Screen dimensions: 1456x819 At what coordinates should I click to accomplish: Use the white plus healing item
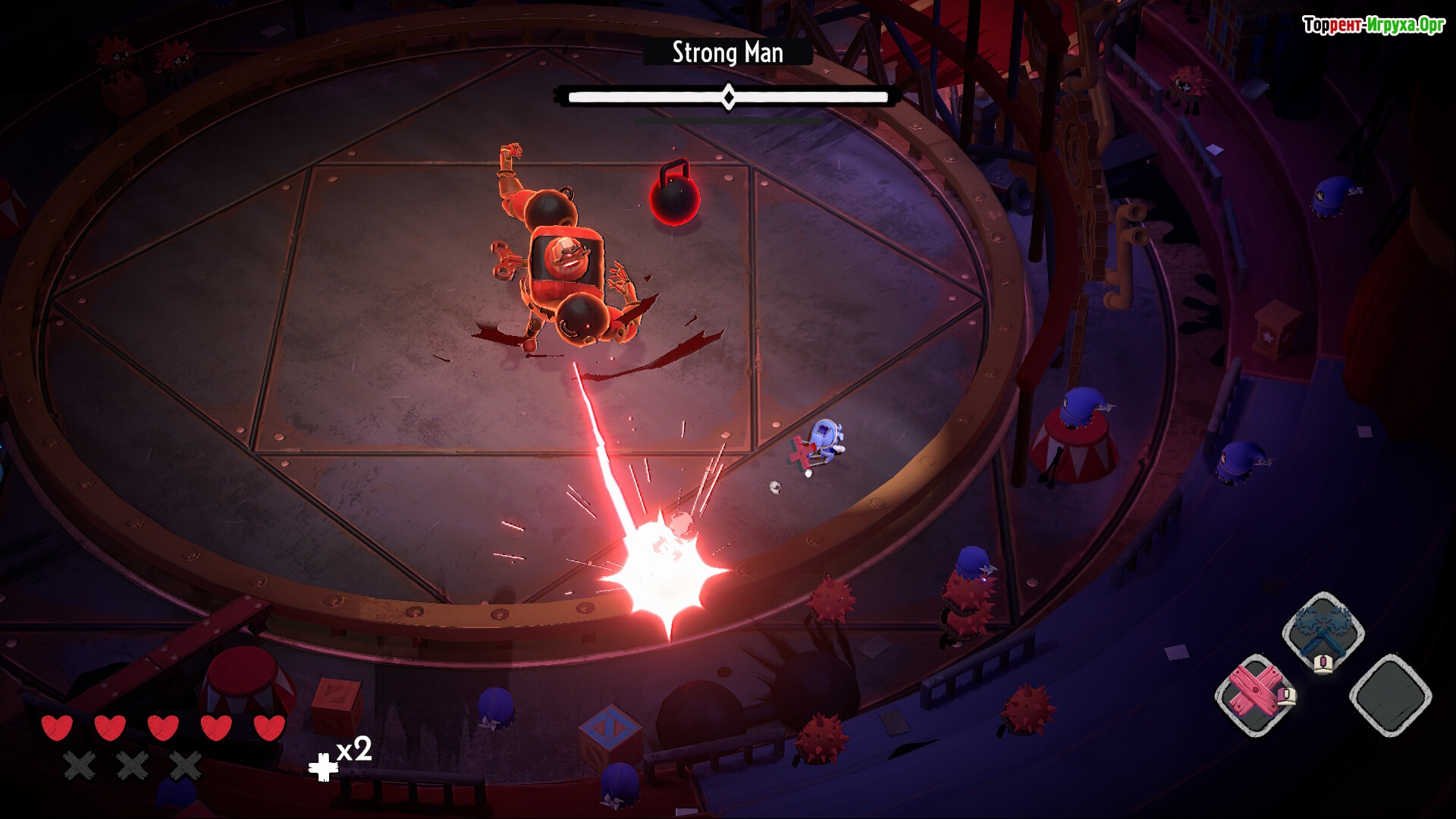[323, 767]
